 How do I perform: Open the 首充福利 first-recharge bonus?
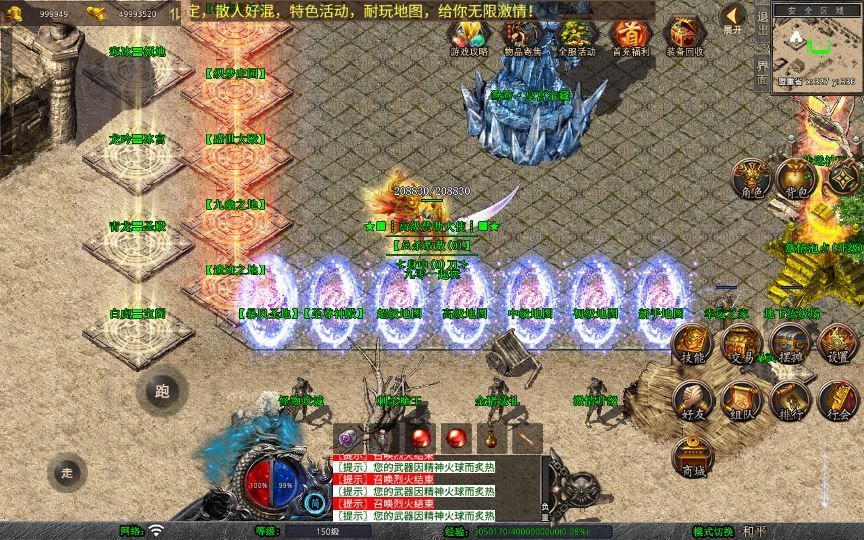pyautogui.click(x=629, y=36)
